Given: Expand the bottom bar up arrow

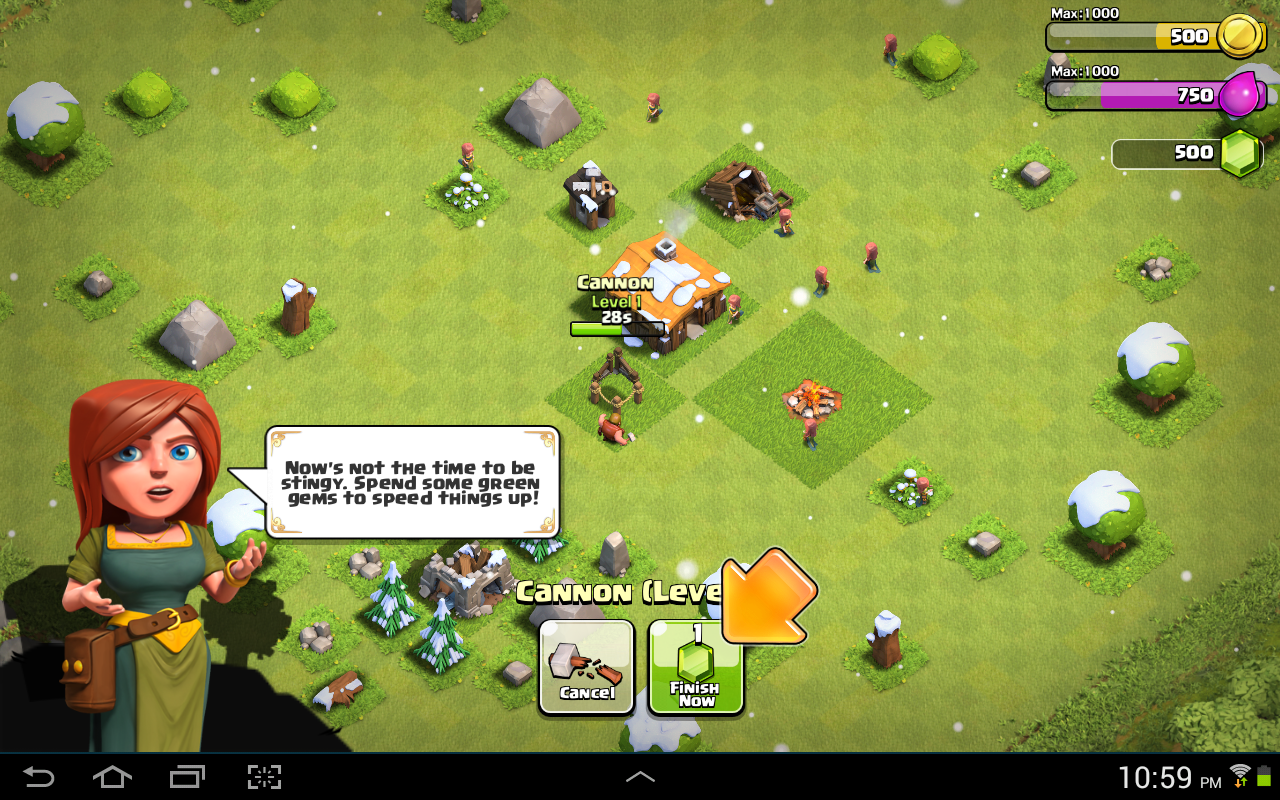Looking at the screenshot, I should click(x=640, y=777).
